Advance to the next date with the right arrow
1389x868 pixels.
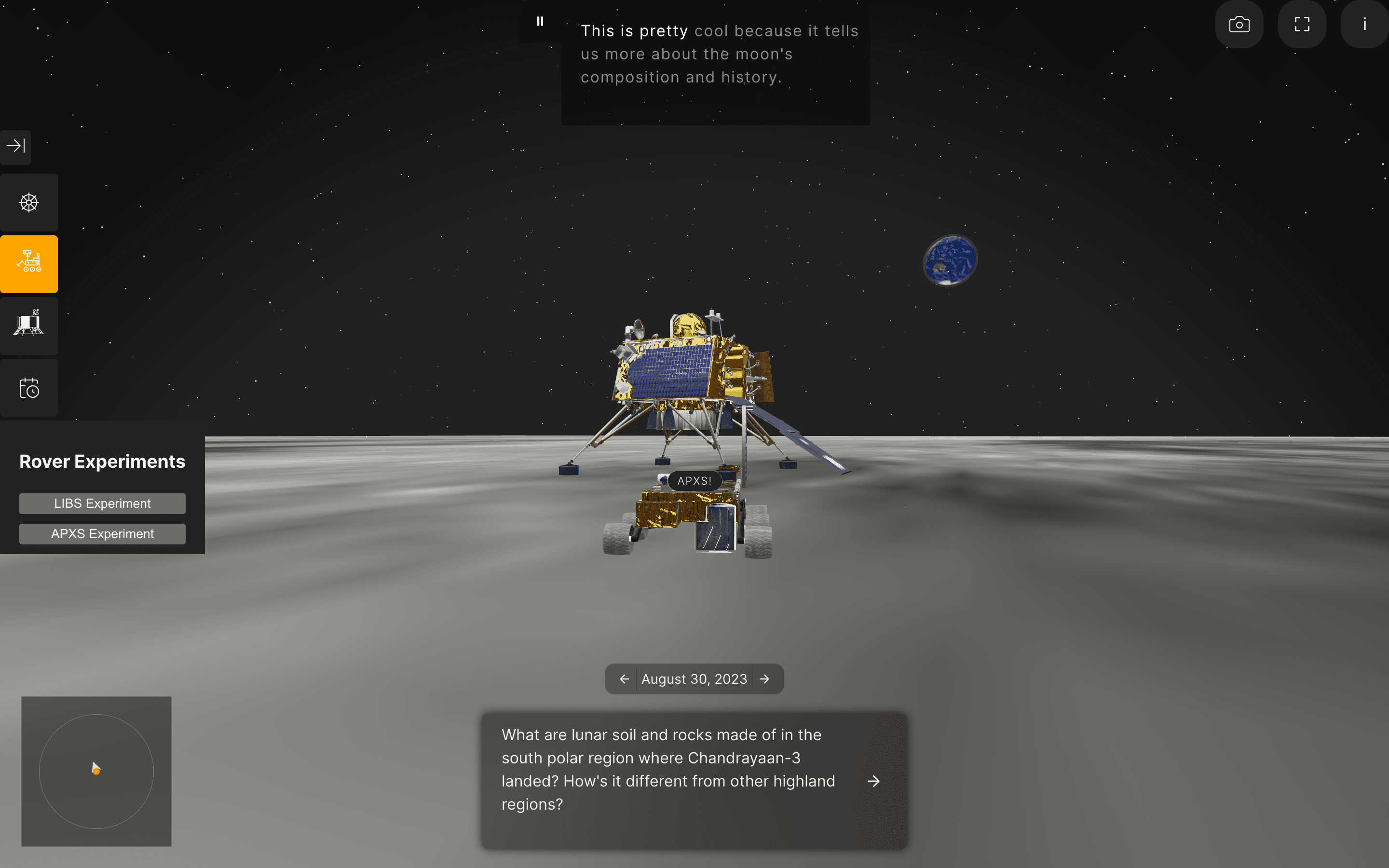(x=765, y=678)
